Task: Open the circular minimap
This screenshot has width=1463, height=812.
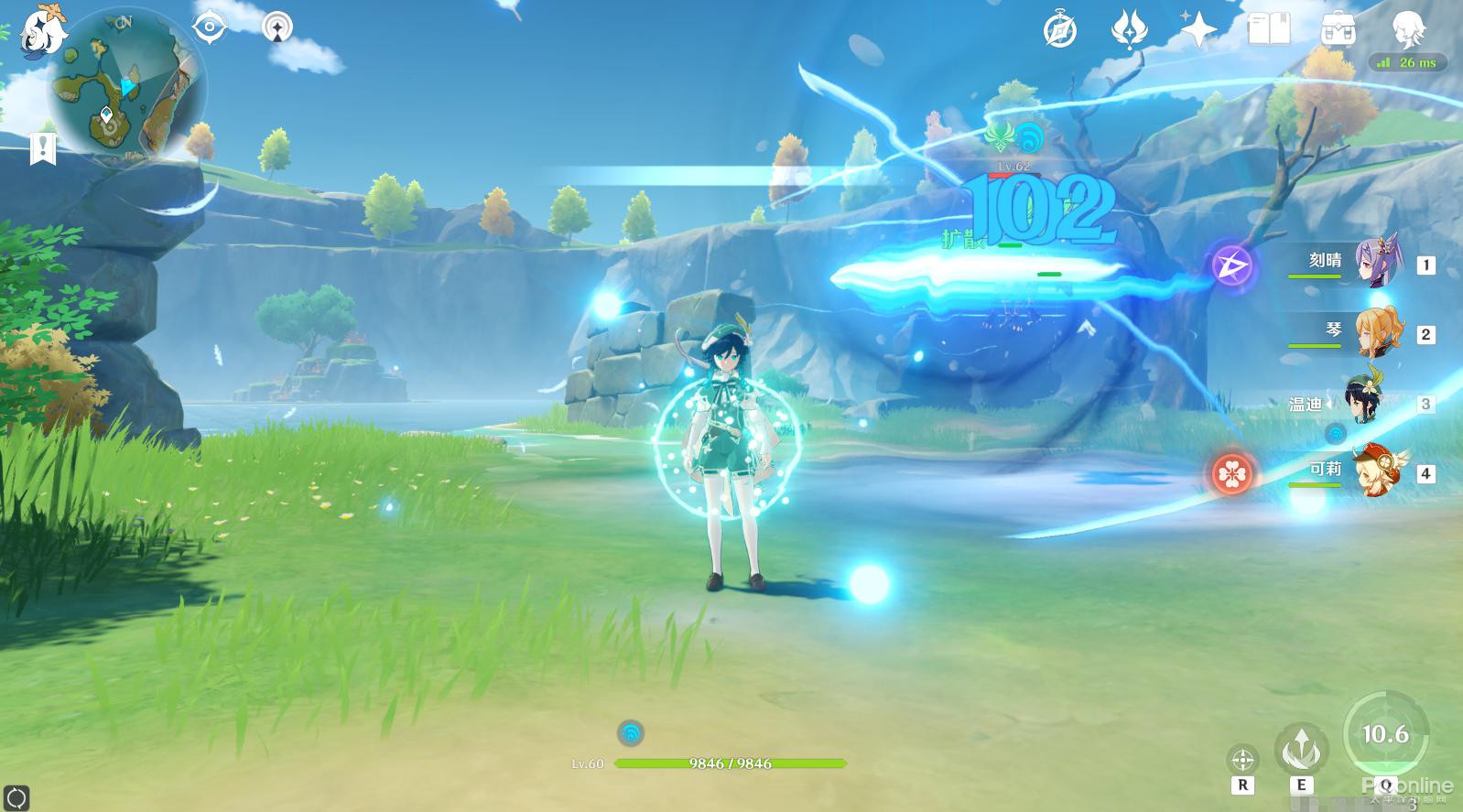Action: pyautogui.click(x=126, y=88)
